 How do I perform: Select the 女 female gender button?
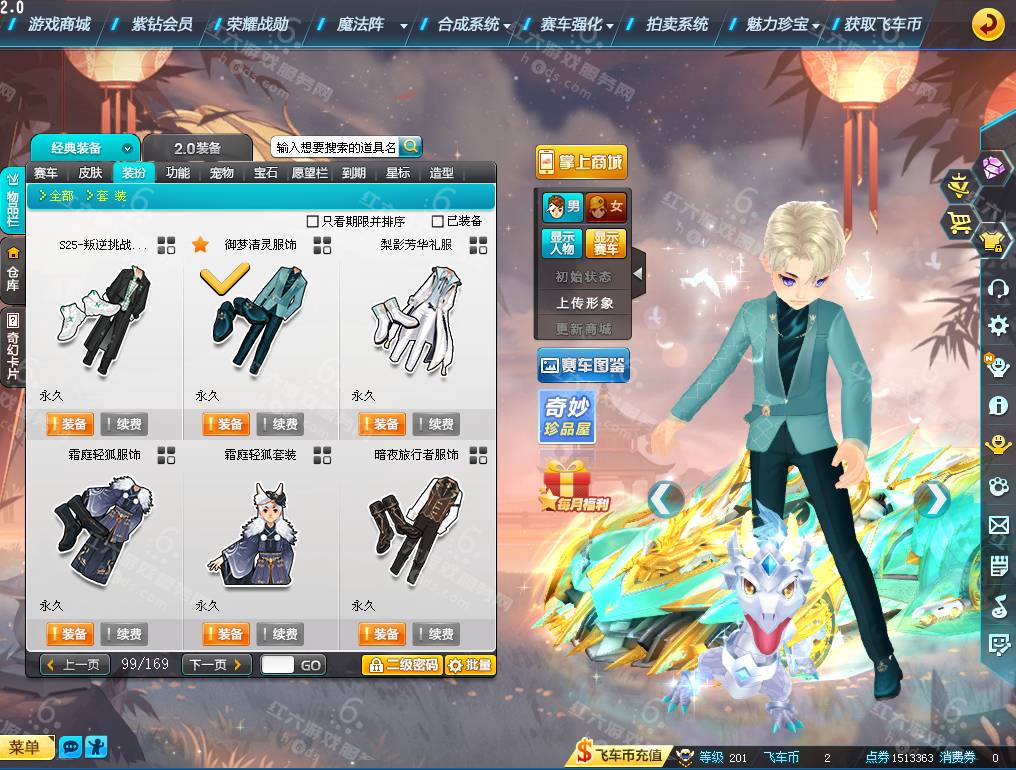(606, 208)
